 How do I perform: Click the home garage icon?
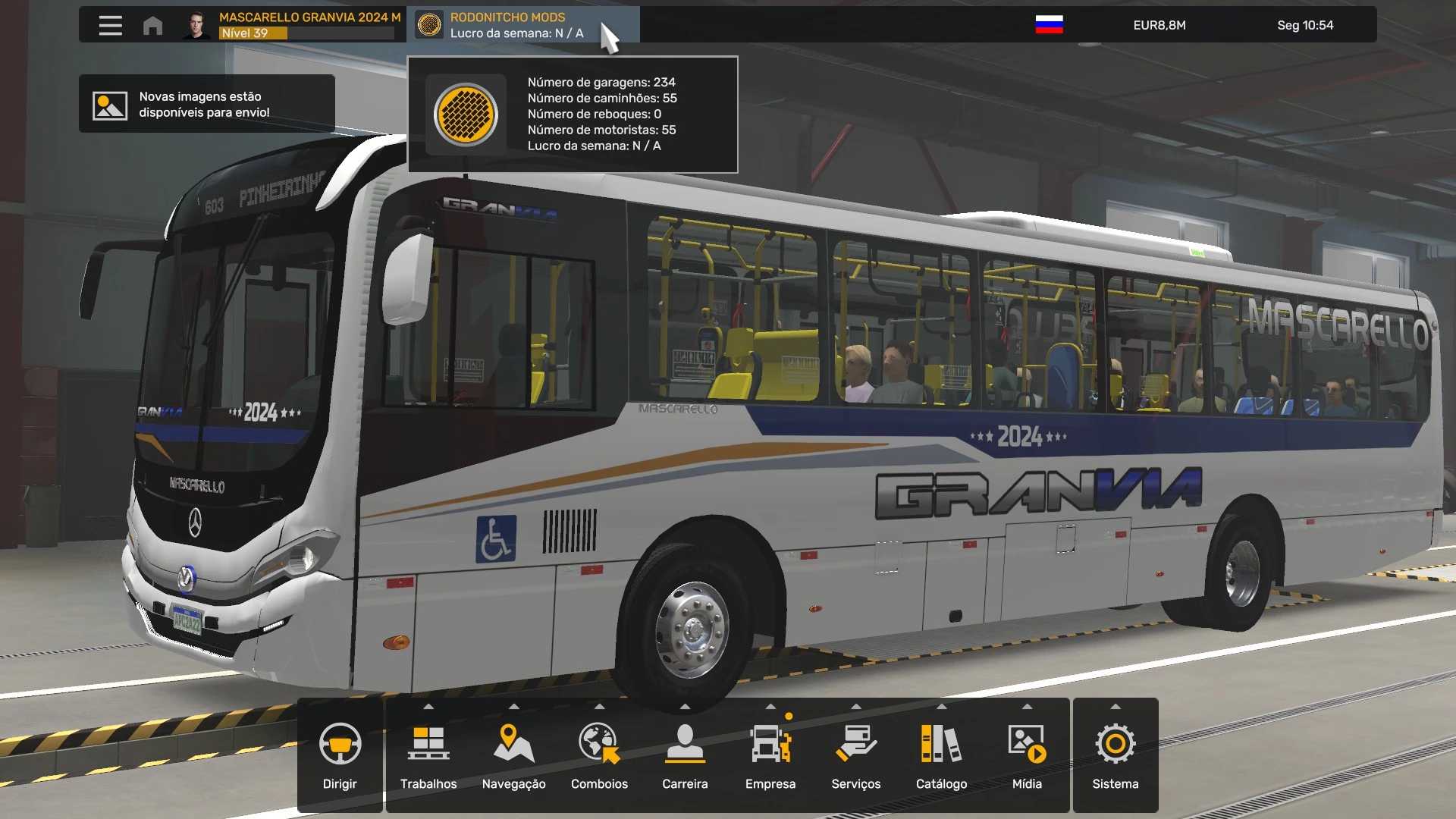pos(152,25)
